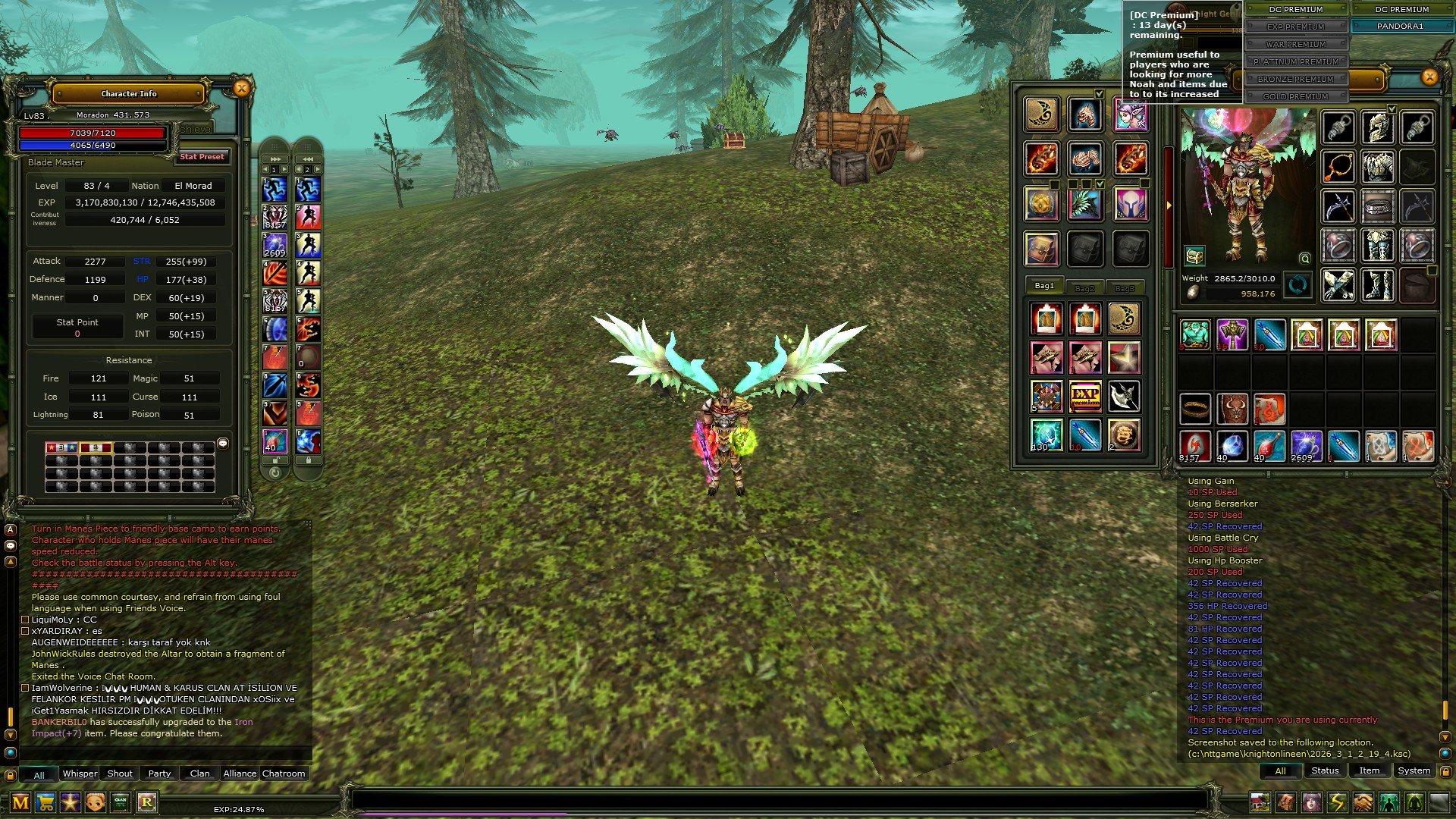Click the weight refresh icon beside 2865.2/3010.0
The image size is (1456, 819).
(x=1298, y=285)
